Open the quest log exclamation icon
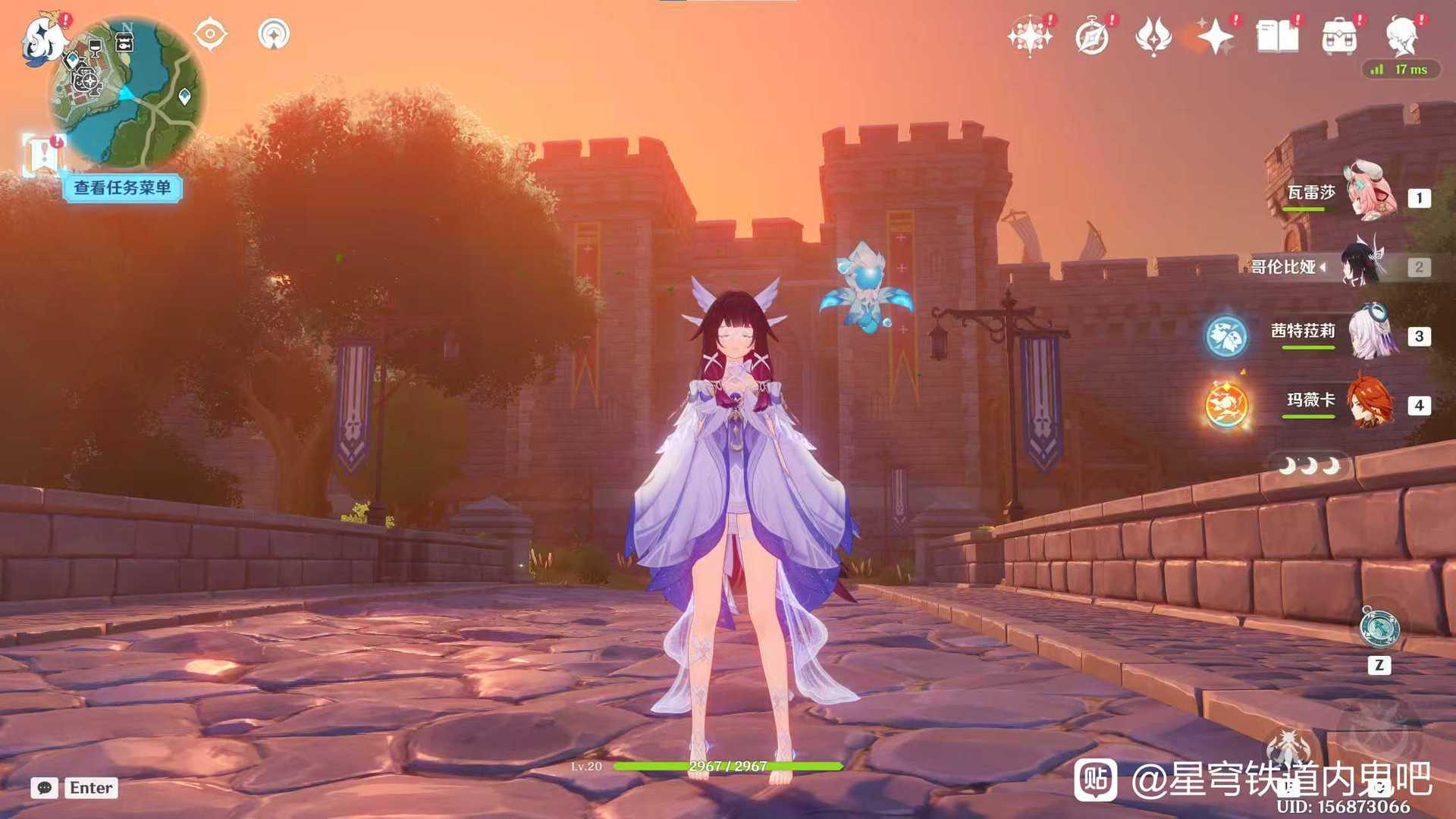1456x819 pixels. pos(42,155)
